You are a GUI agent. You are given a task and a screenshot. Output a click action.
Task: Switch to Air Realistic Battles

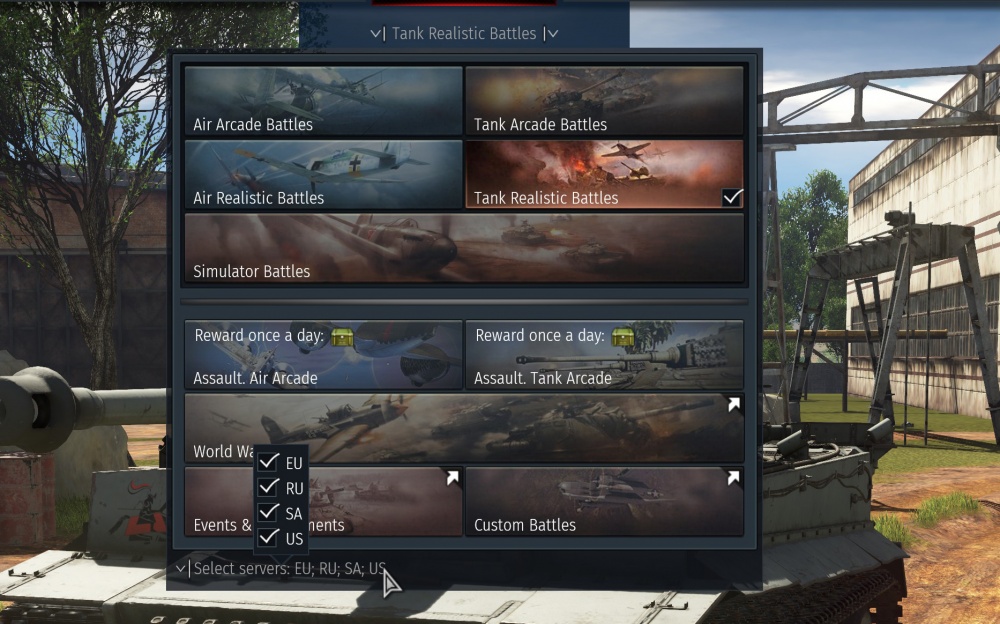click(x=323, y=174)
